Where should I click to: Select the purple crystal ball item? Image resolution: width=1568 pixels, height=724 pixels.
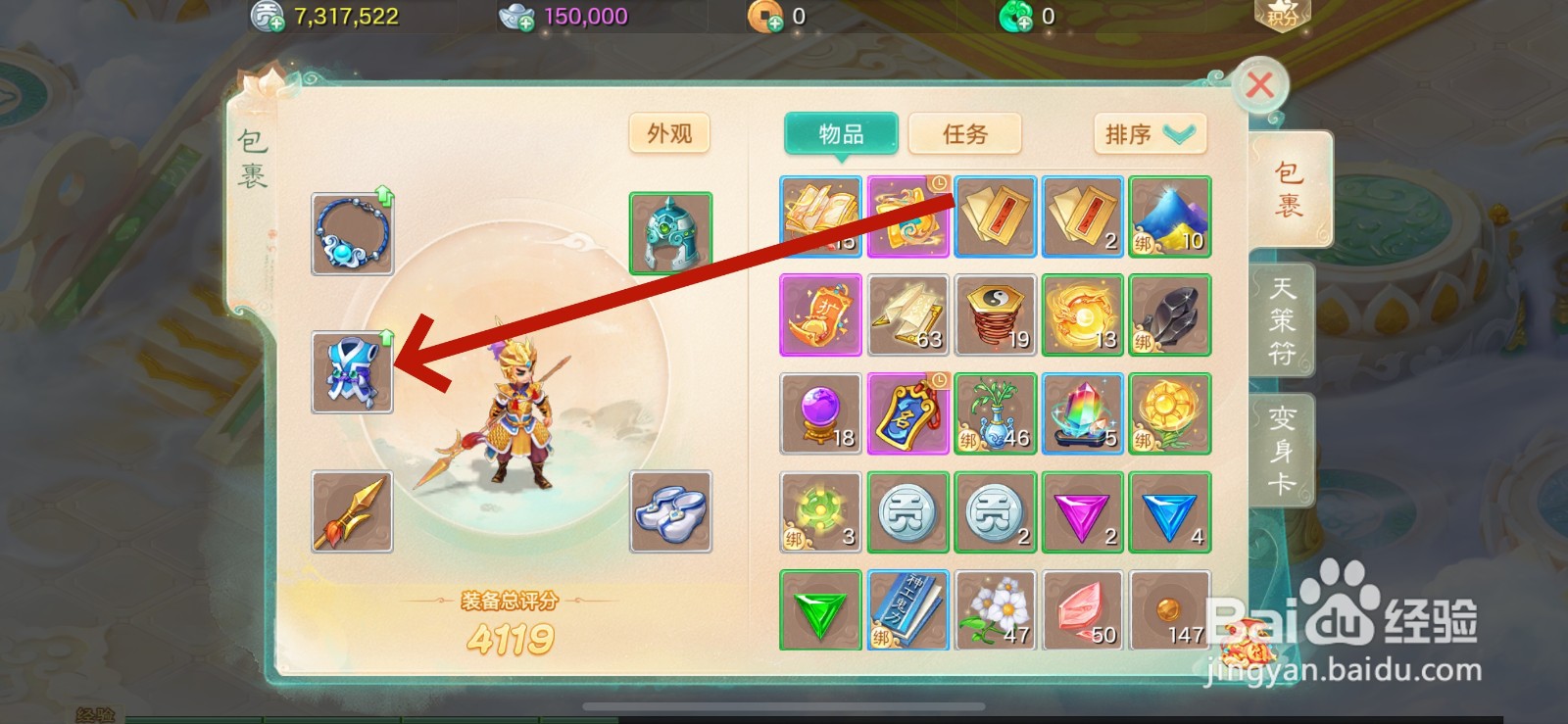point(819,413)
